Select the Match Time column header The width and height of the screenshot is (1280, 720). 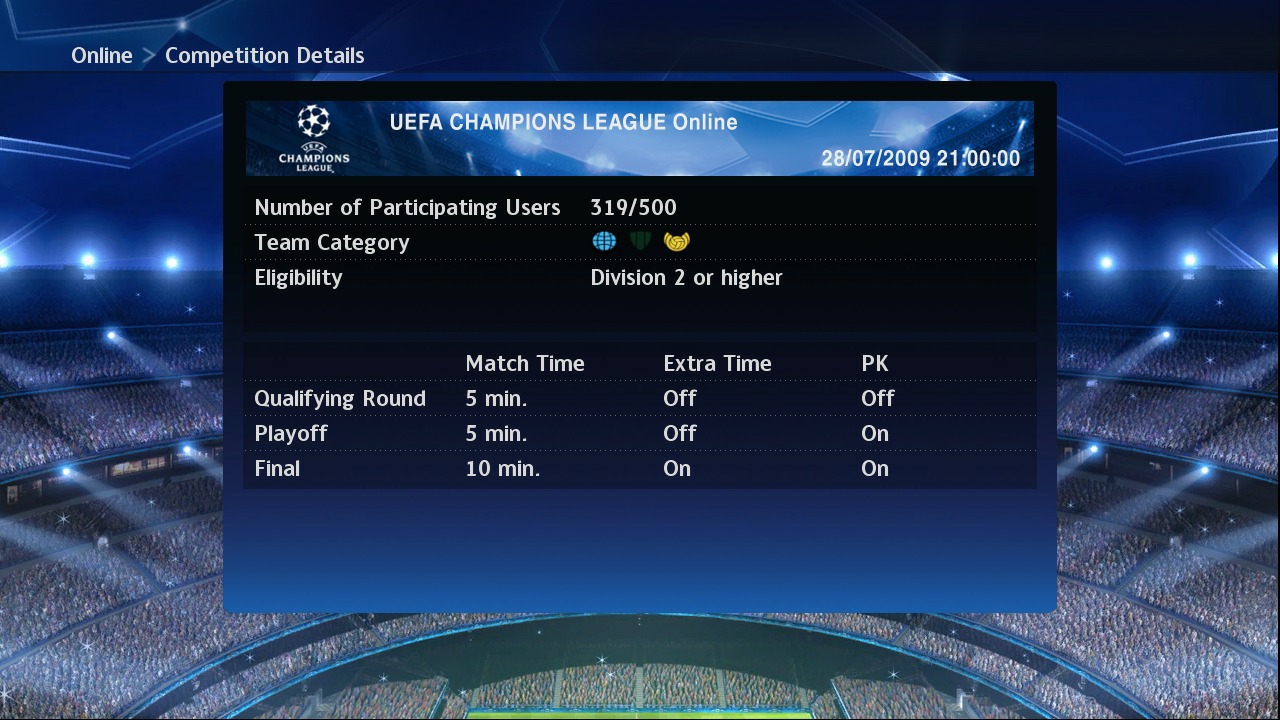[524, 363]
